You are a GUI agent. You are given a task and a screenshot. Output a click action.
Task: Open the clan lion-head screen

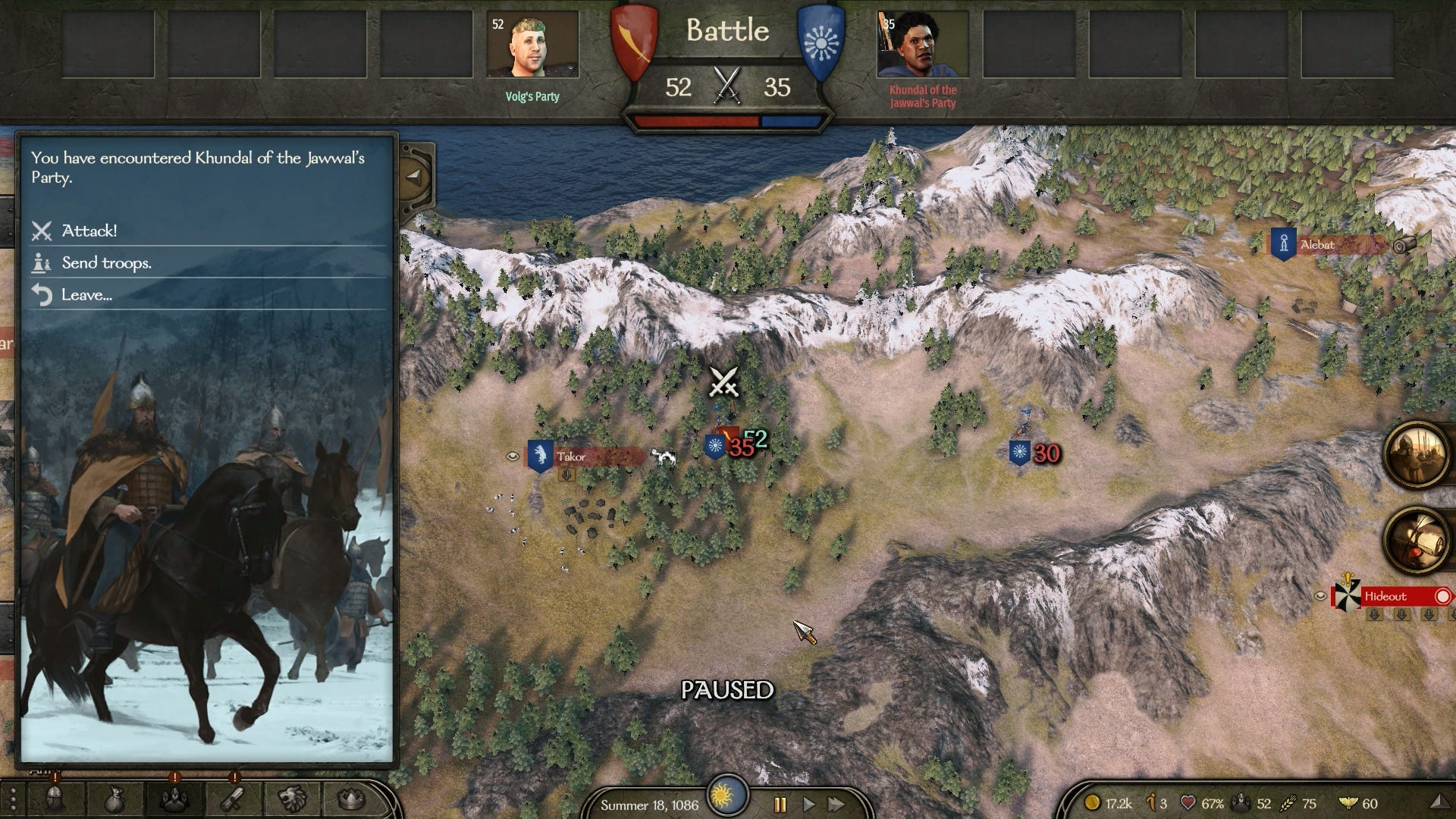292,799
